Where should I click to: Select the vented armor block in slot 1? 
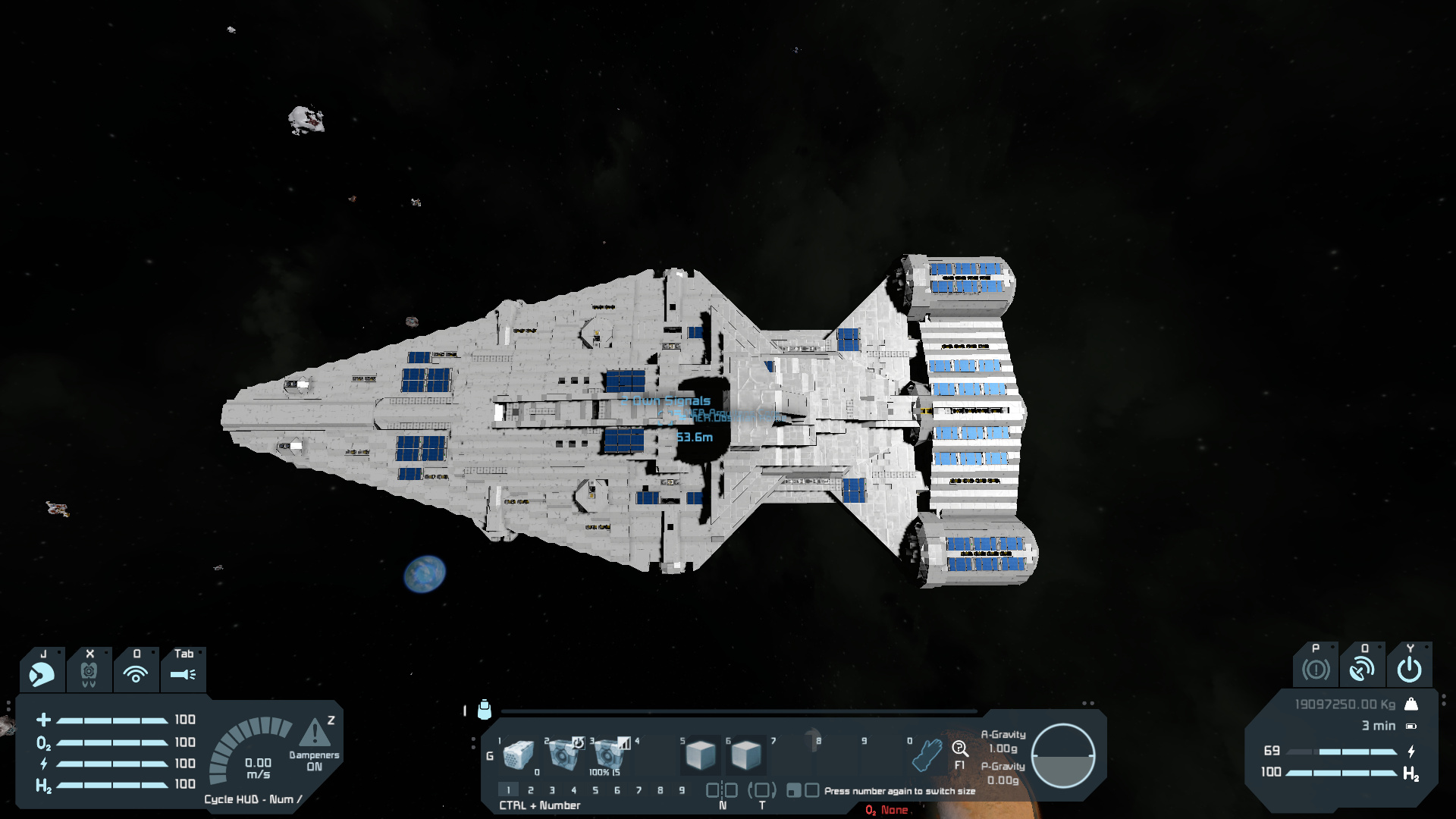point(518,755)
